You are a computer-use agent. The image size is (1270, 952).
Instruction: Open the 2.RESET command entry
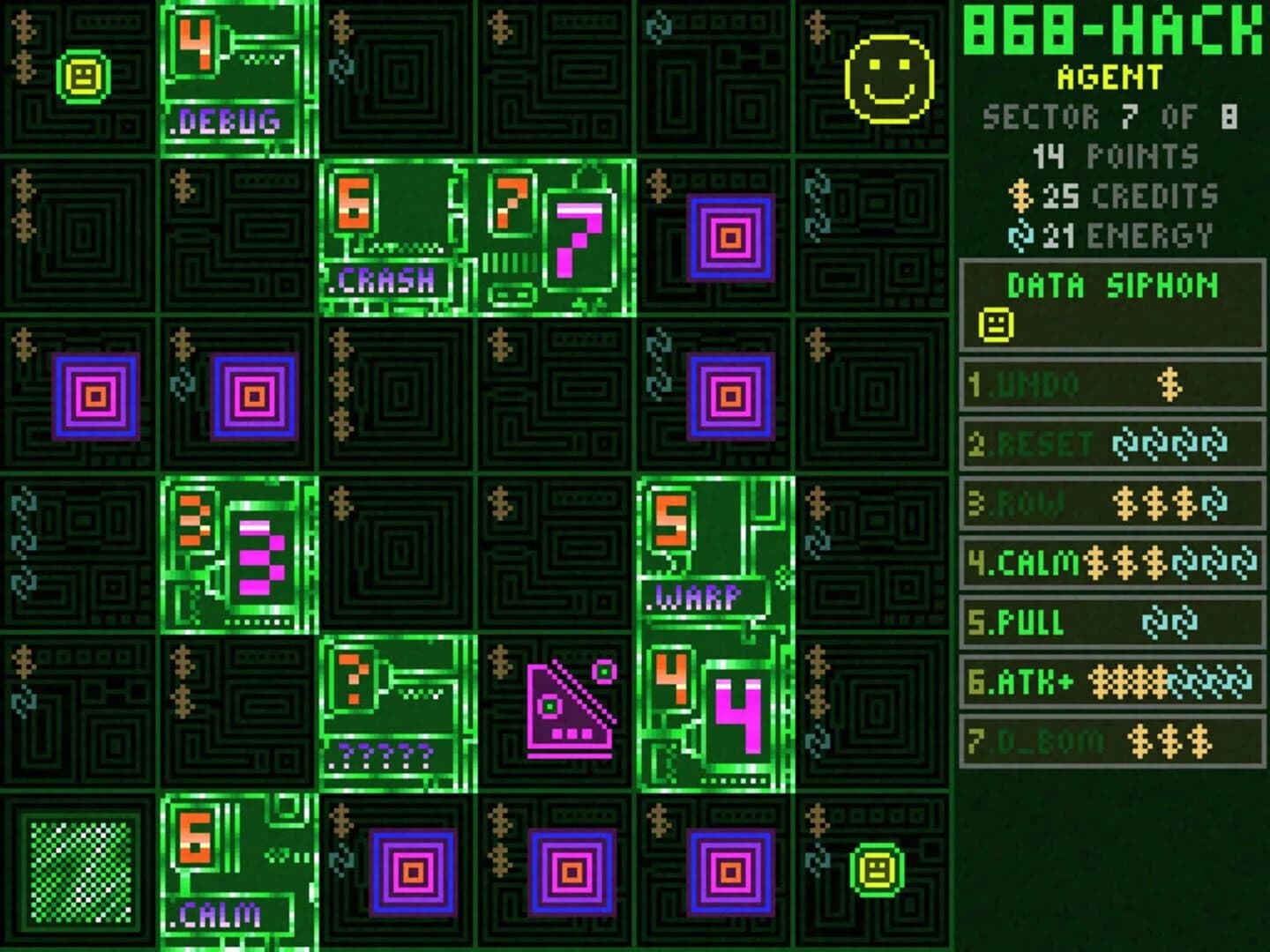(x=1111, y=441)
